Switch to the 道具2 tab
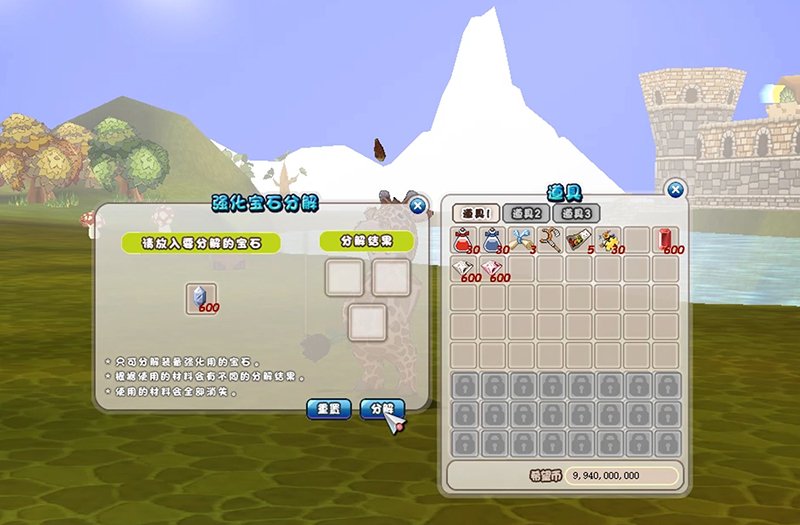800x525 pixels. (526, 213)
